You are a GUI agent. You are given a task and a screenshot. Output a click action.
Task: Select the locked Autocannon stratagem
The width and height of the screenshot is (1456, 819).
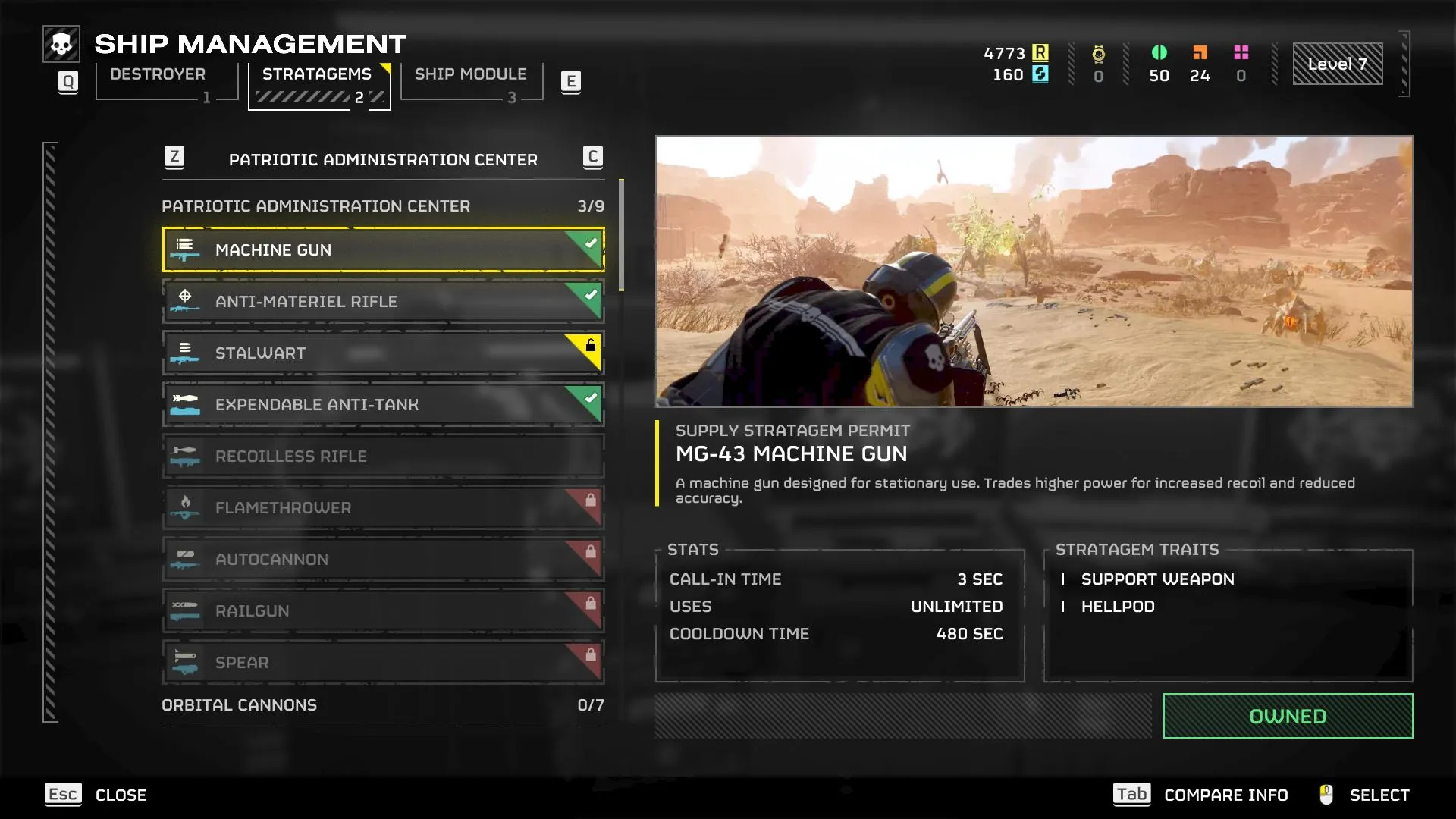[383, 559]
